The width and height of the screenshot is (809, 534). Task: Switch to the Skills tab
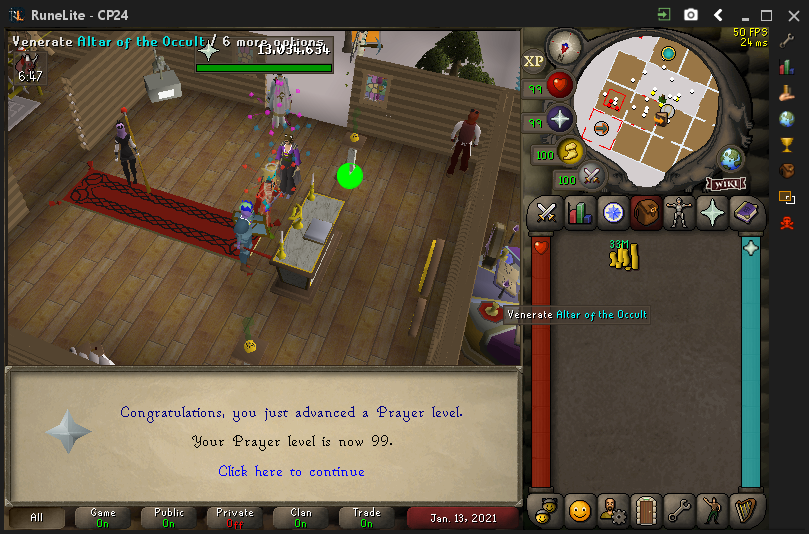579,212
